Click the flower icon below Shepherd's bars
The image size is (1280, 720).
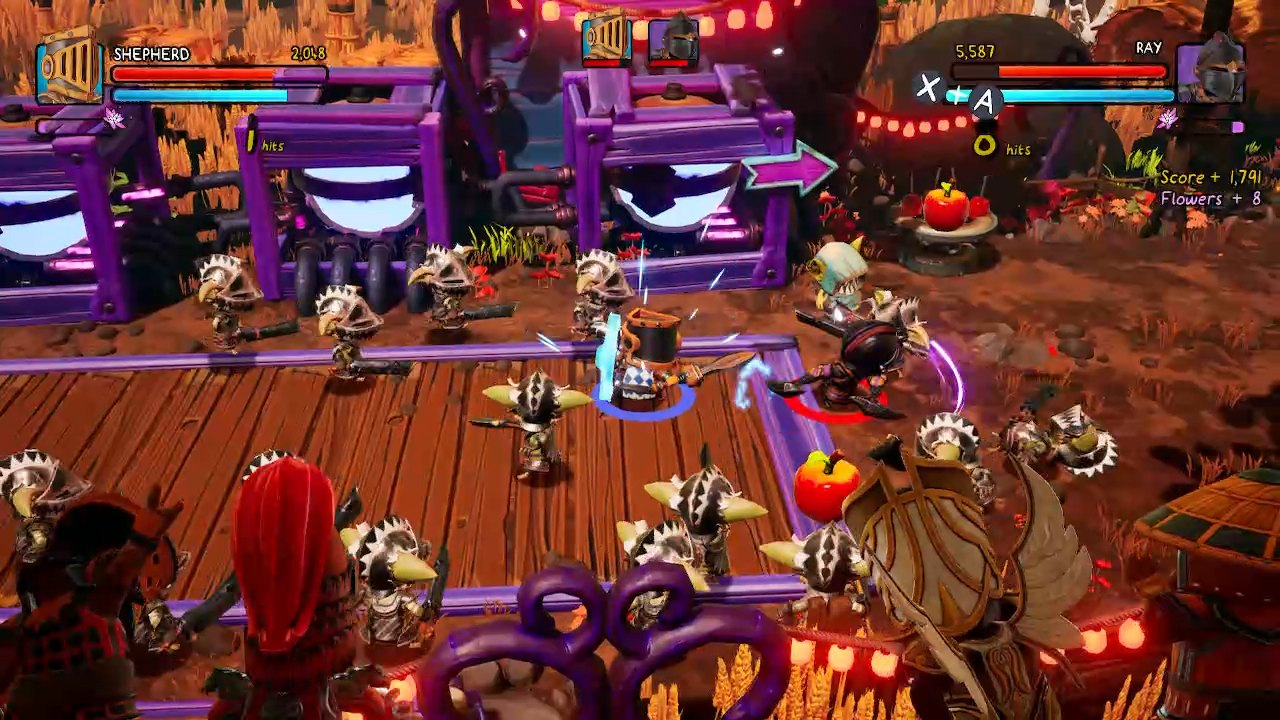(x=113, y=118)
